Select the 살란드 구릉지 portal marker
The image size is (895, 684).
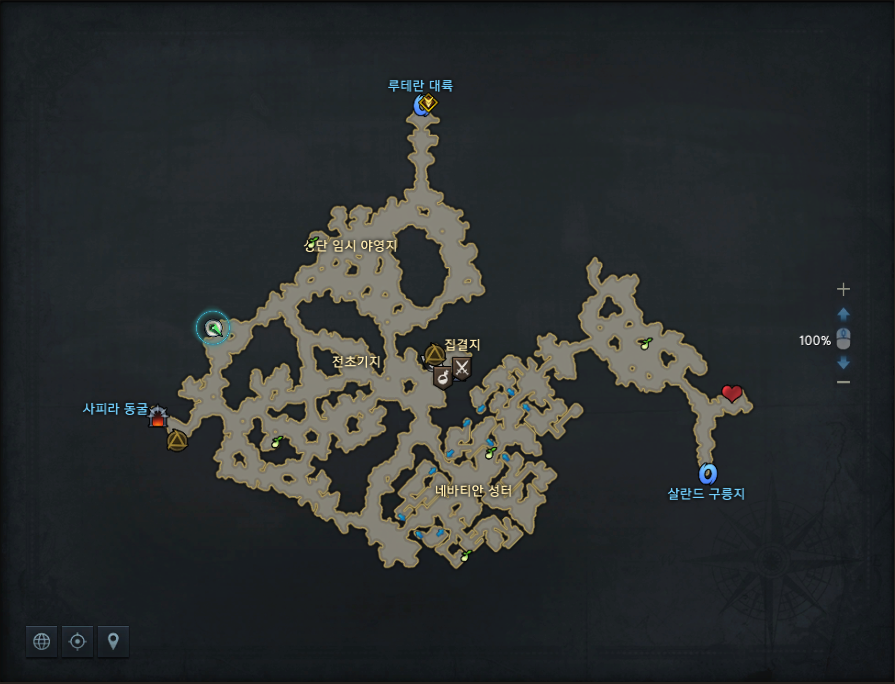pyautogui.click(x=708, y=473)
